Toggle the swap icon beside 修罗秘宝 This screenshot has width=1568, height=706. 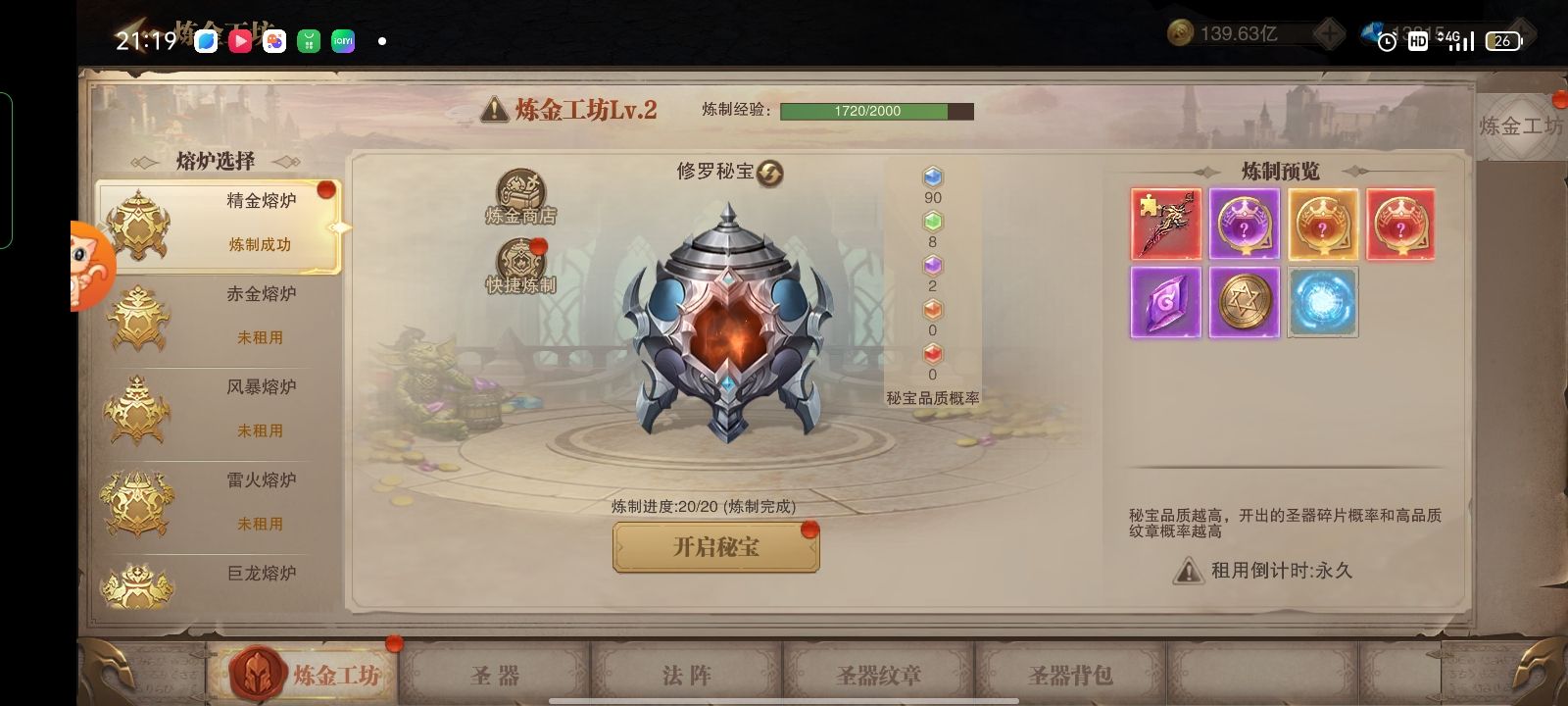click(x=770, y=174)
